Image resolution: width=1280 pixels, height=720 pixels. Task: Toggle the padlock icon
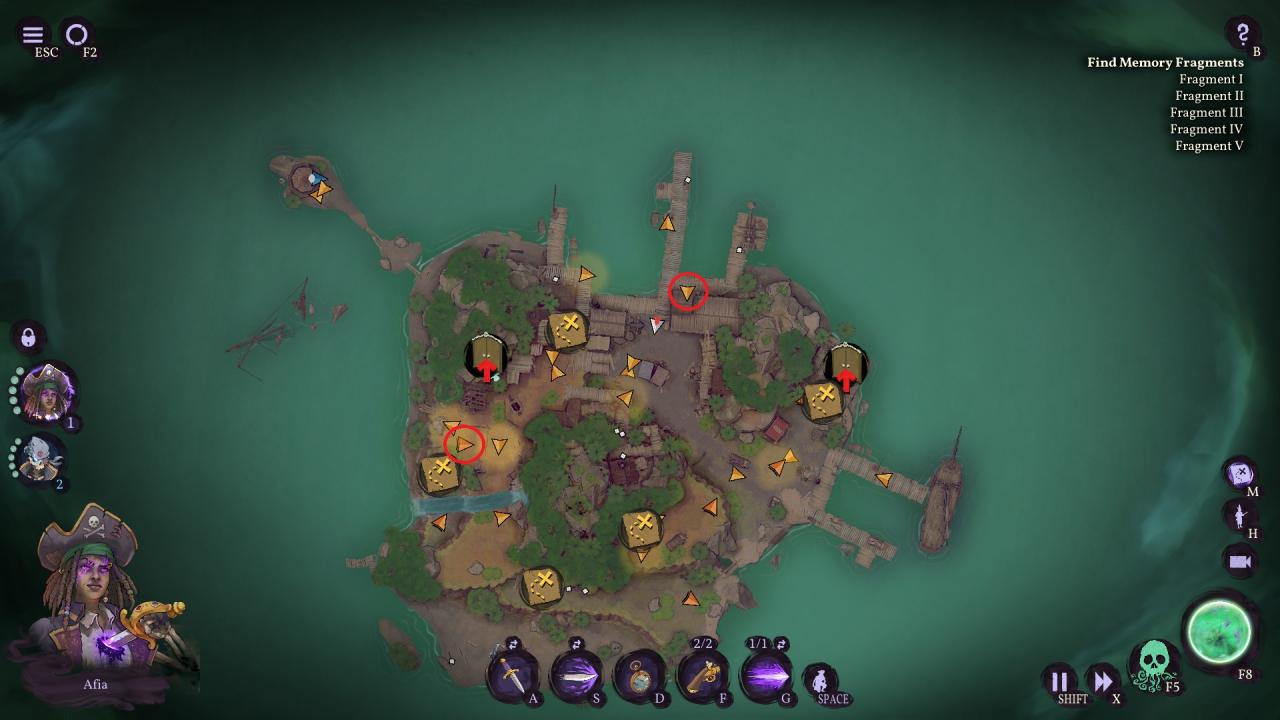28,336
